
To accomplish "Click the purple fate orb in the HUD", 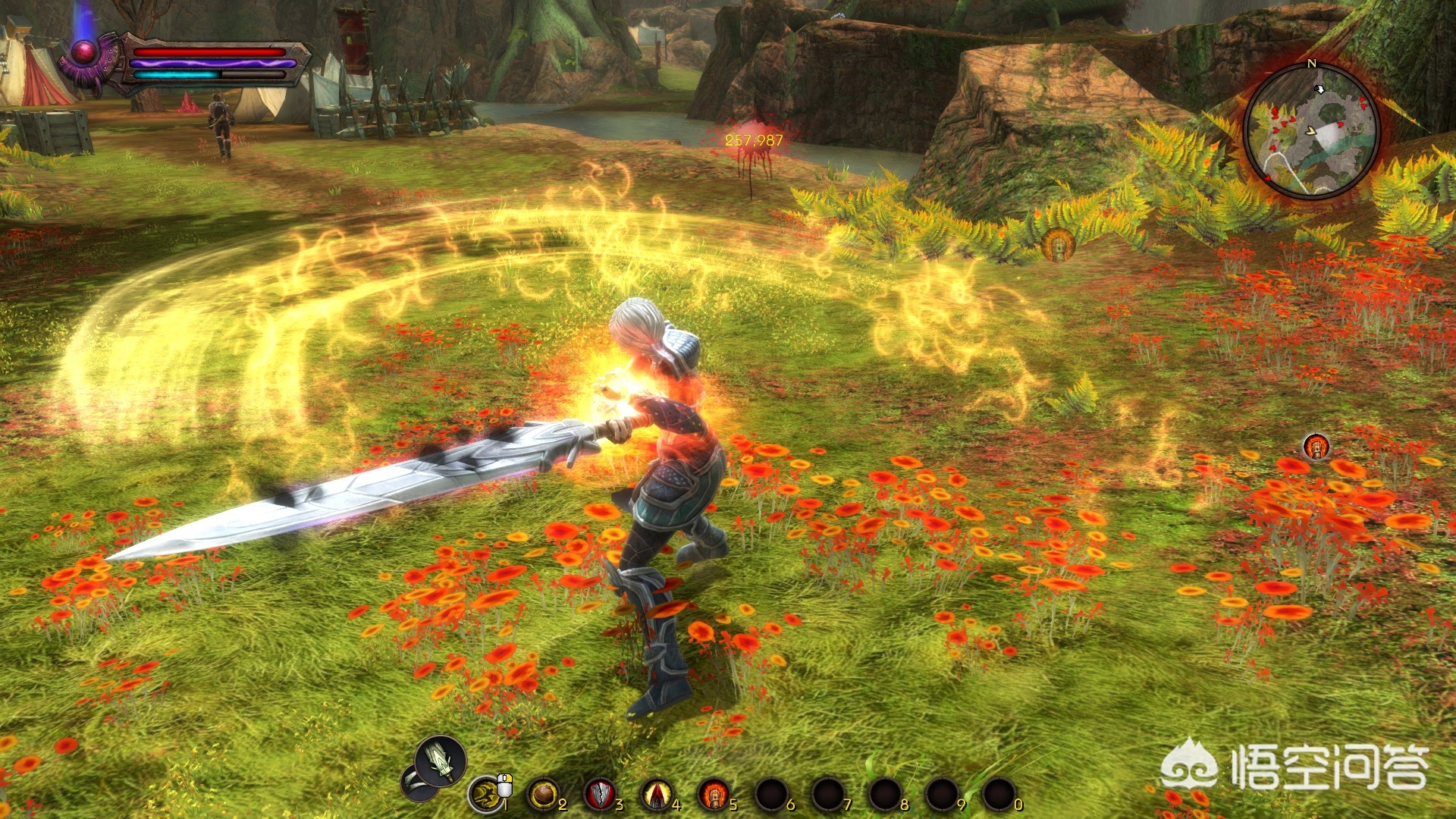I will (x=83, y=52).
